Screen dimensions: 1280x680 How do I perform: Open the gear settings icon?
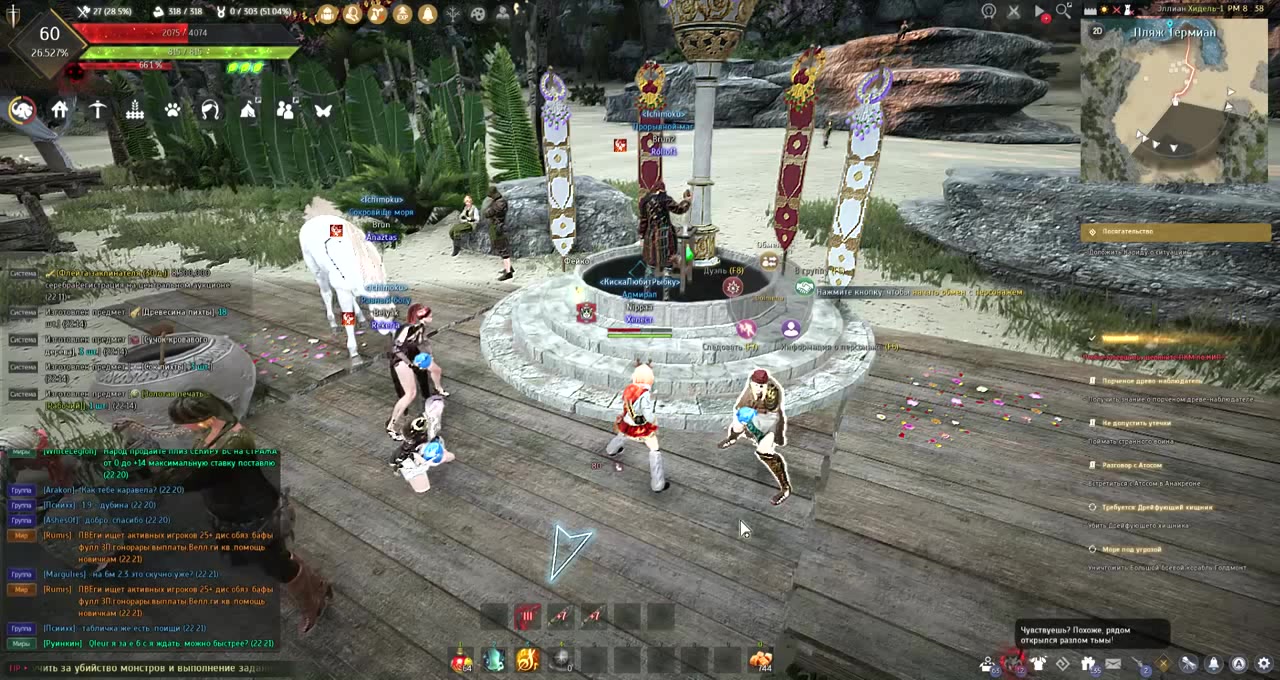click(1264, 663)
